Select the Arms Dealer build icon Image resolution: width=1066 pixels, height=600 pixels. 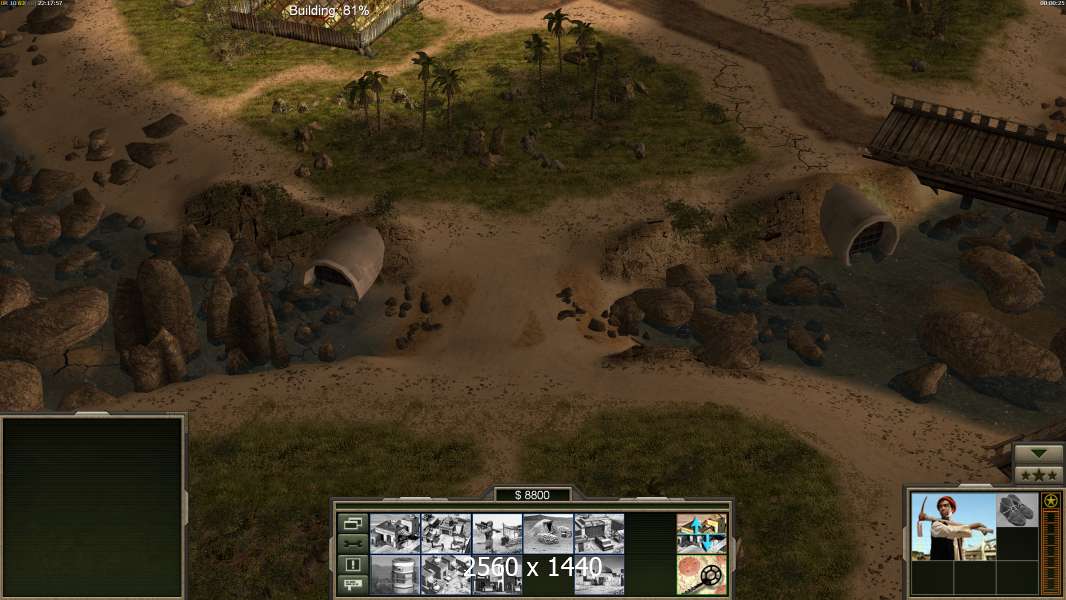tap(446, 574)
